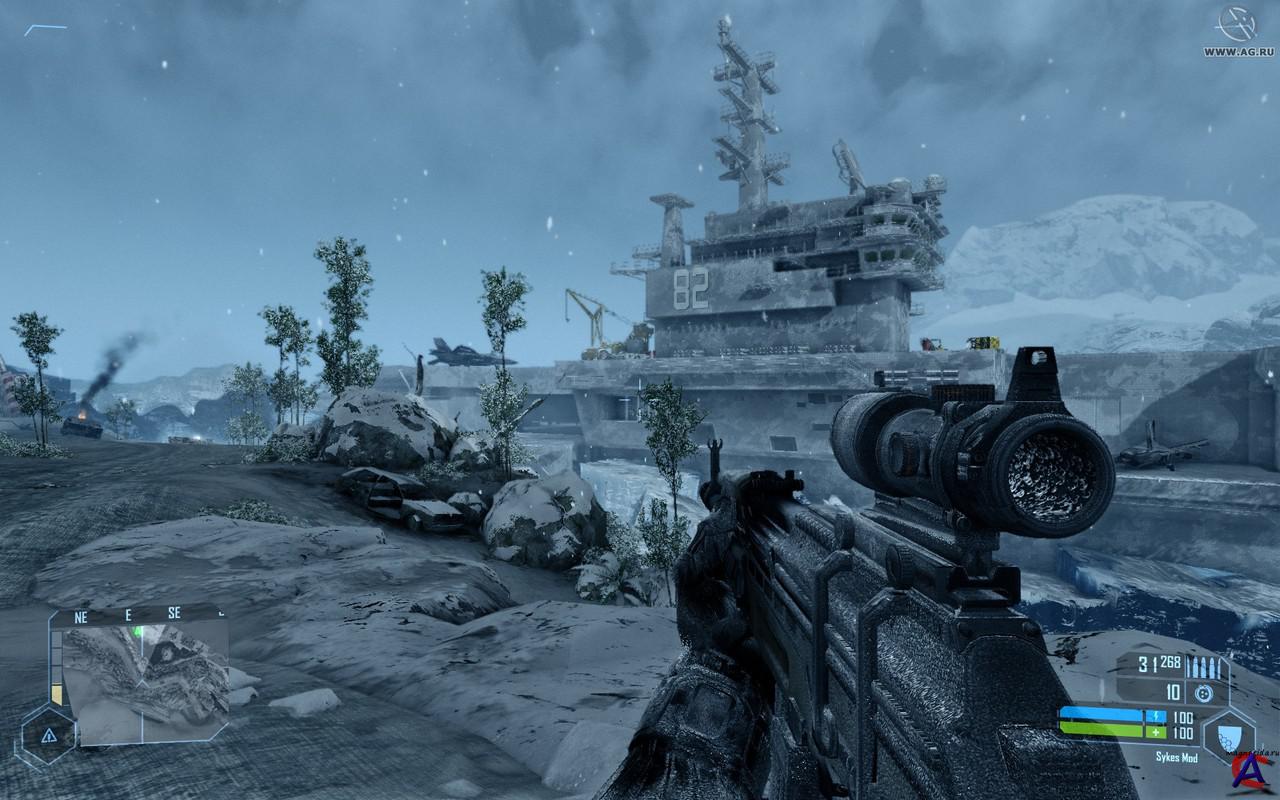The height and width of the screenshot is (800, 1280).
Task: Open the www.ag.ru watermark logo
Action: point(1238,30)
